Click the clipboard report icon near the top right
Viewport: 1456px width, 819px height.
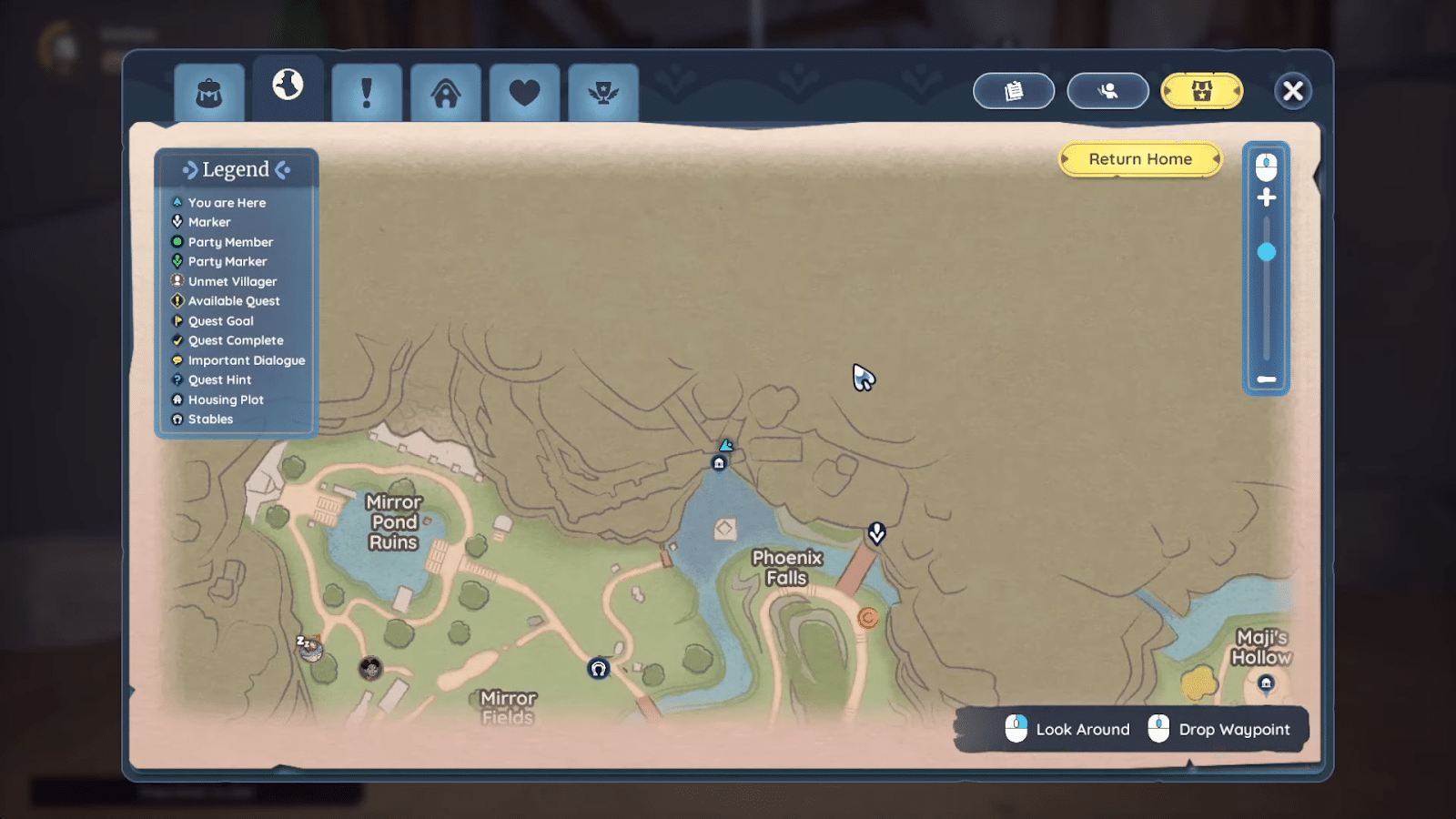coord(1014,90)
